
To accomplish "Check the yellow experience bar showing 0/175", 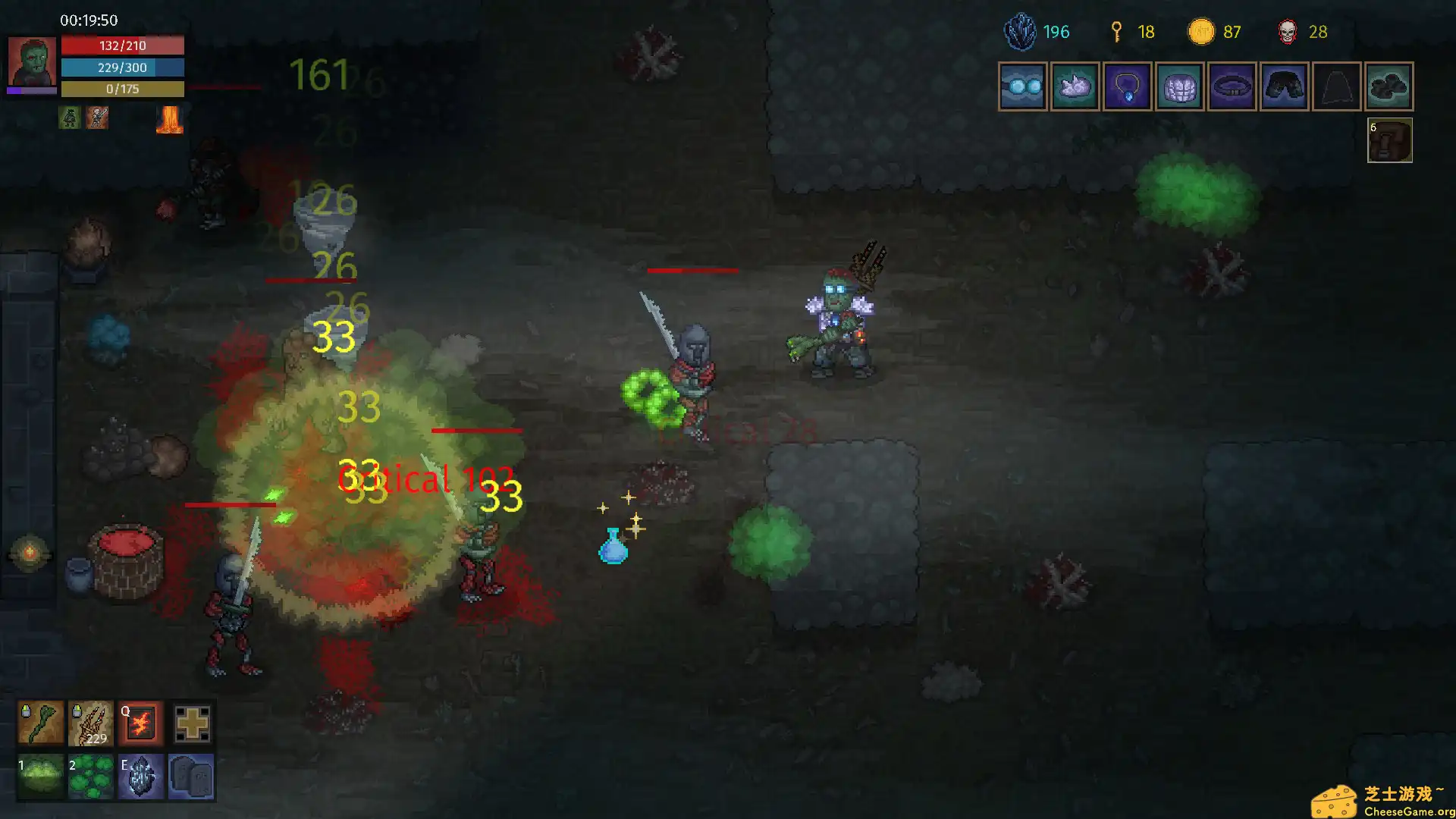I will tap(123, 89).
